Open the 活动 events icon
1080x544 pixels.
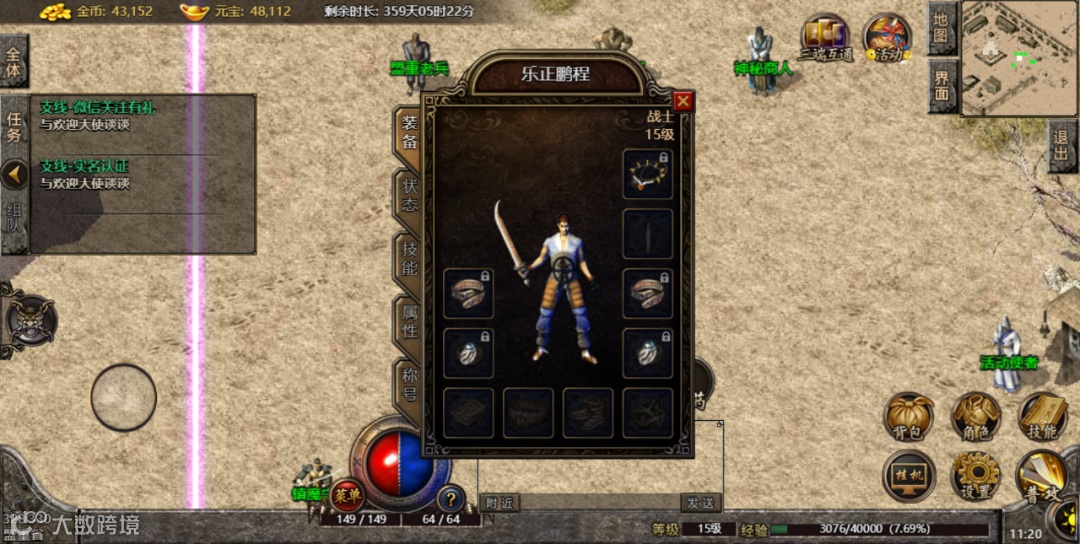tap(886, 38)
